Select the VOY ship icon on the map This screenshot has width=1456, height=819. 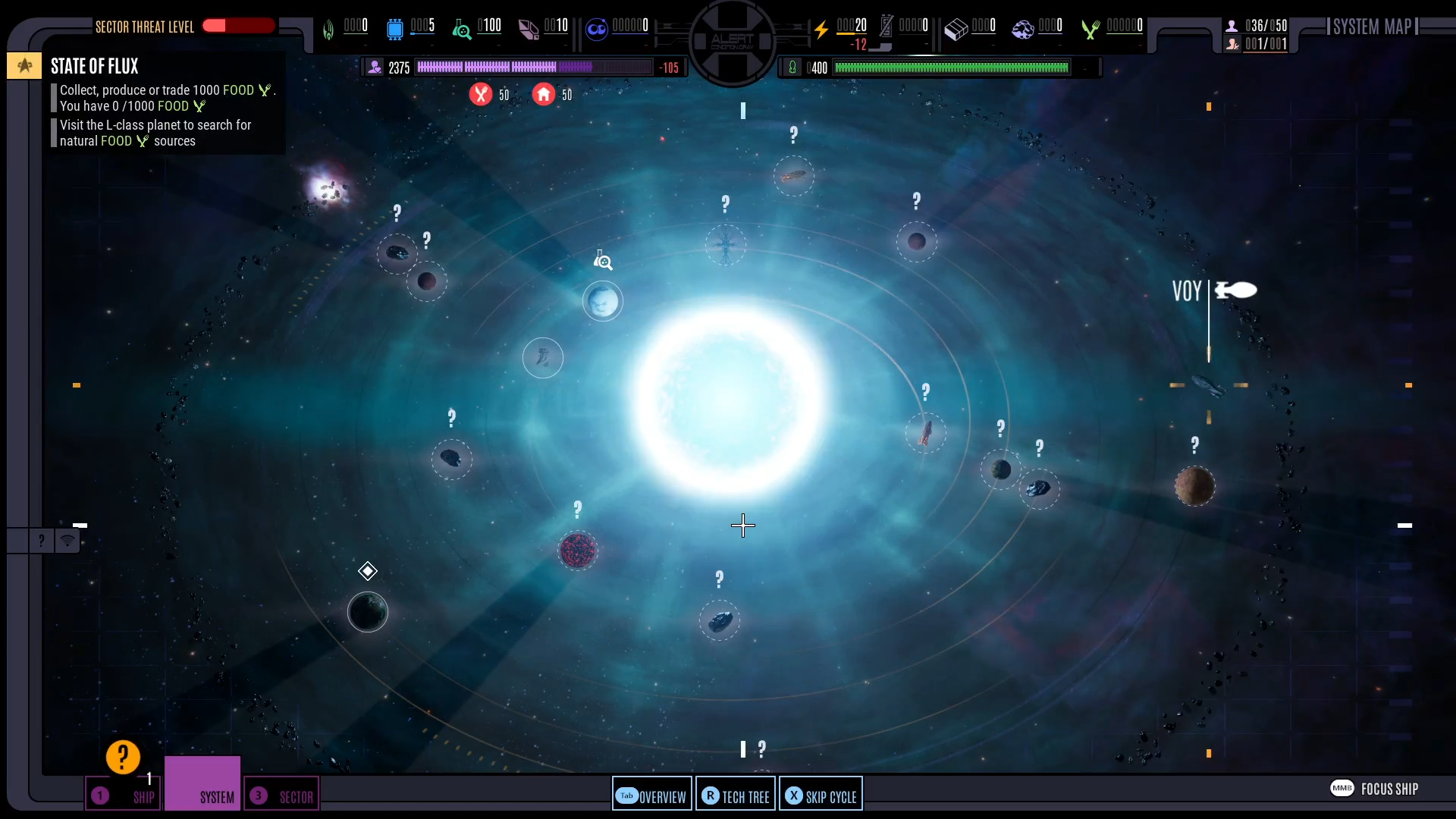tap(1237, 290)
